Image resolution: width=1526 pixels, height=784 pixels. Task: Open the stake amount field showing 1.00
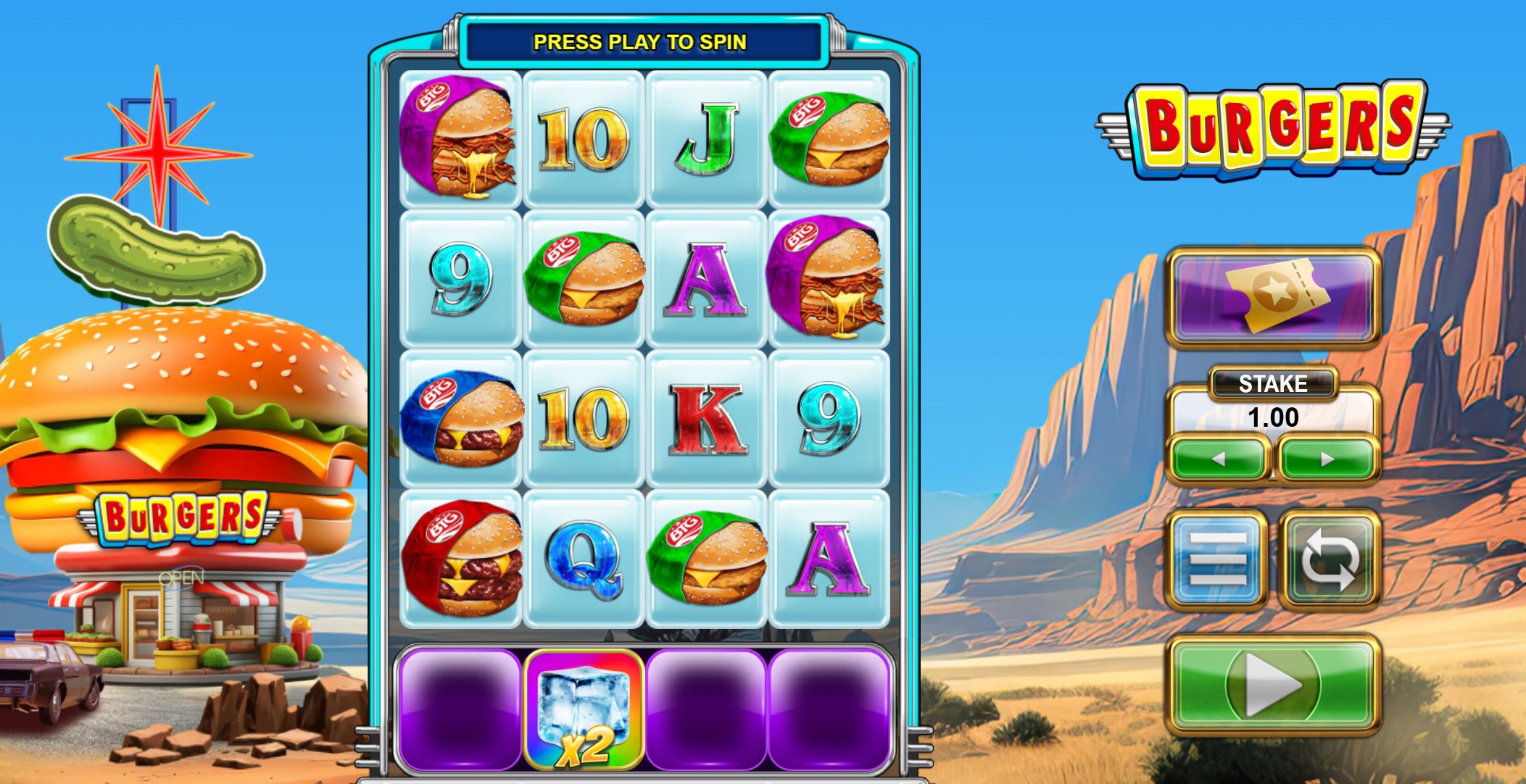click(1274, 415)
